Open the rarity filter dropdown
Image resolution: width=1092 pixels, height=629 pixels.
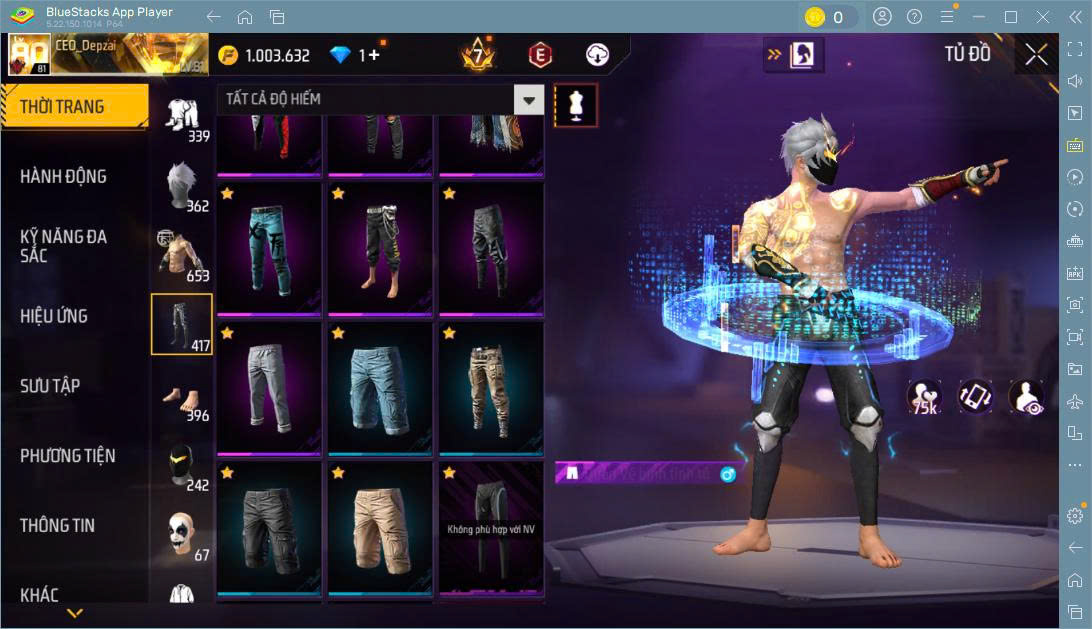(x=528, y=100)
